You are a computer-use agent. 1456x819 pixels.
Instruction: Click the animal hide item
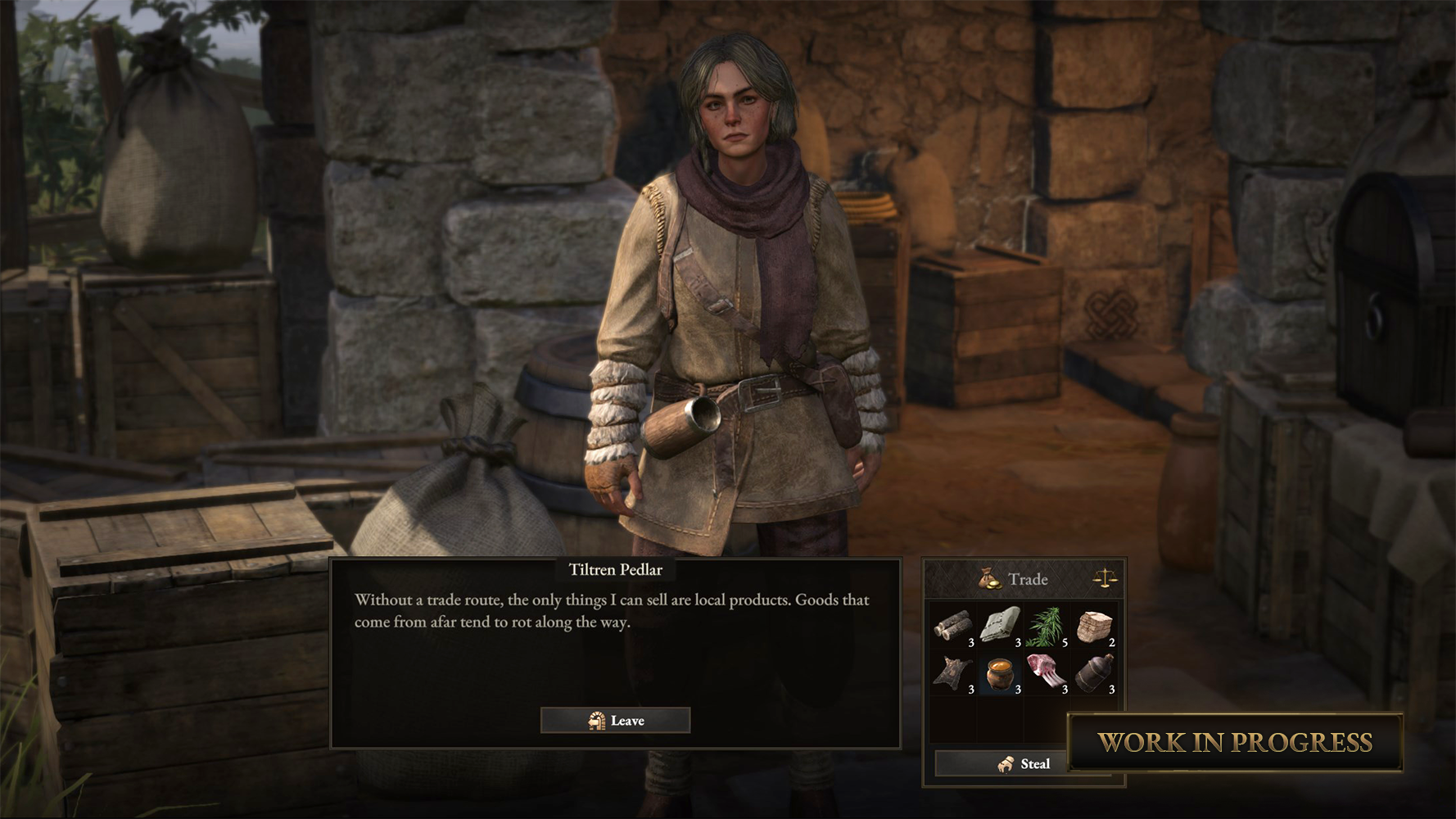(953, 674)
